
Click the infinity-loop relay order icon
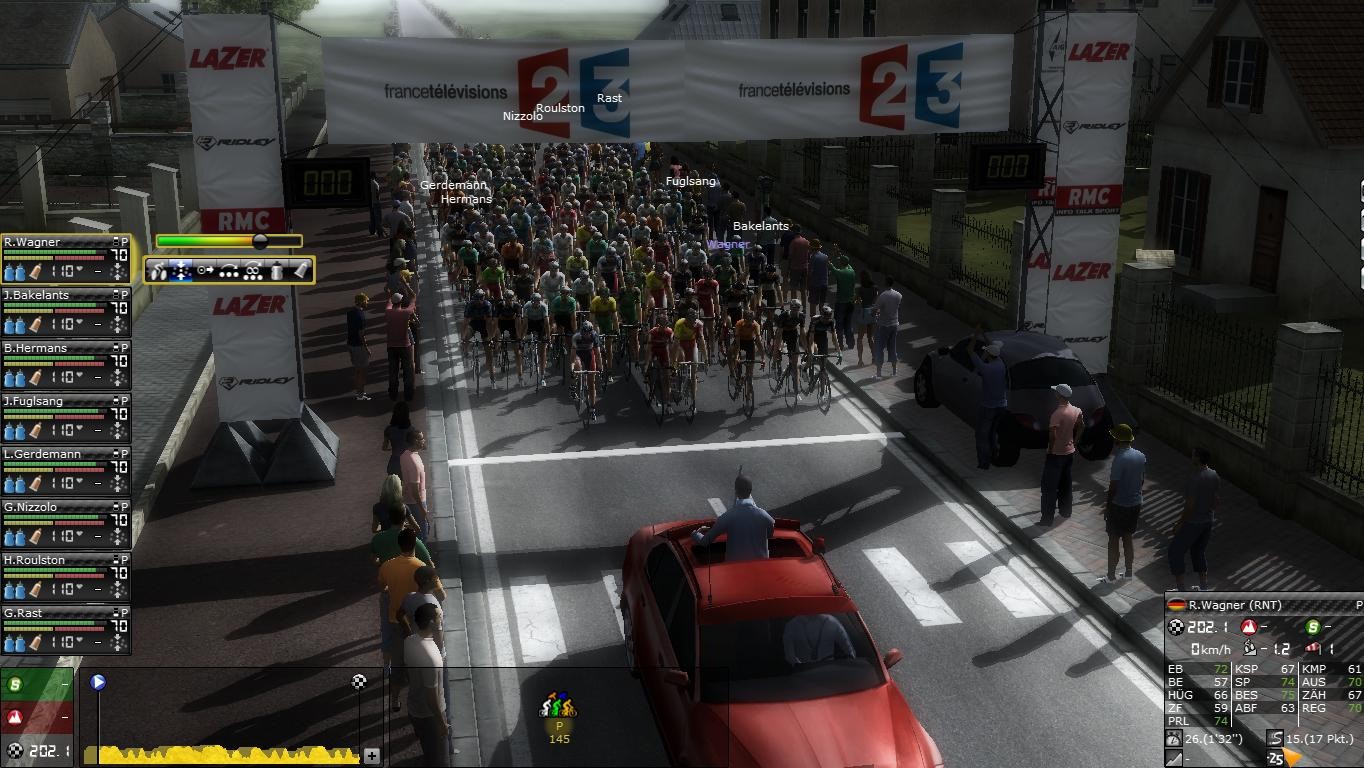[x=253, y=270]
